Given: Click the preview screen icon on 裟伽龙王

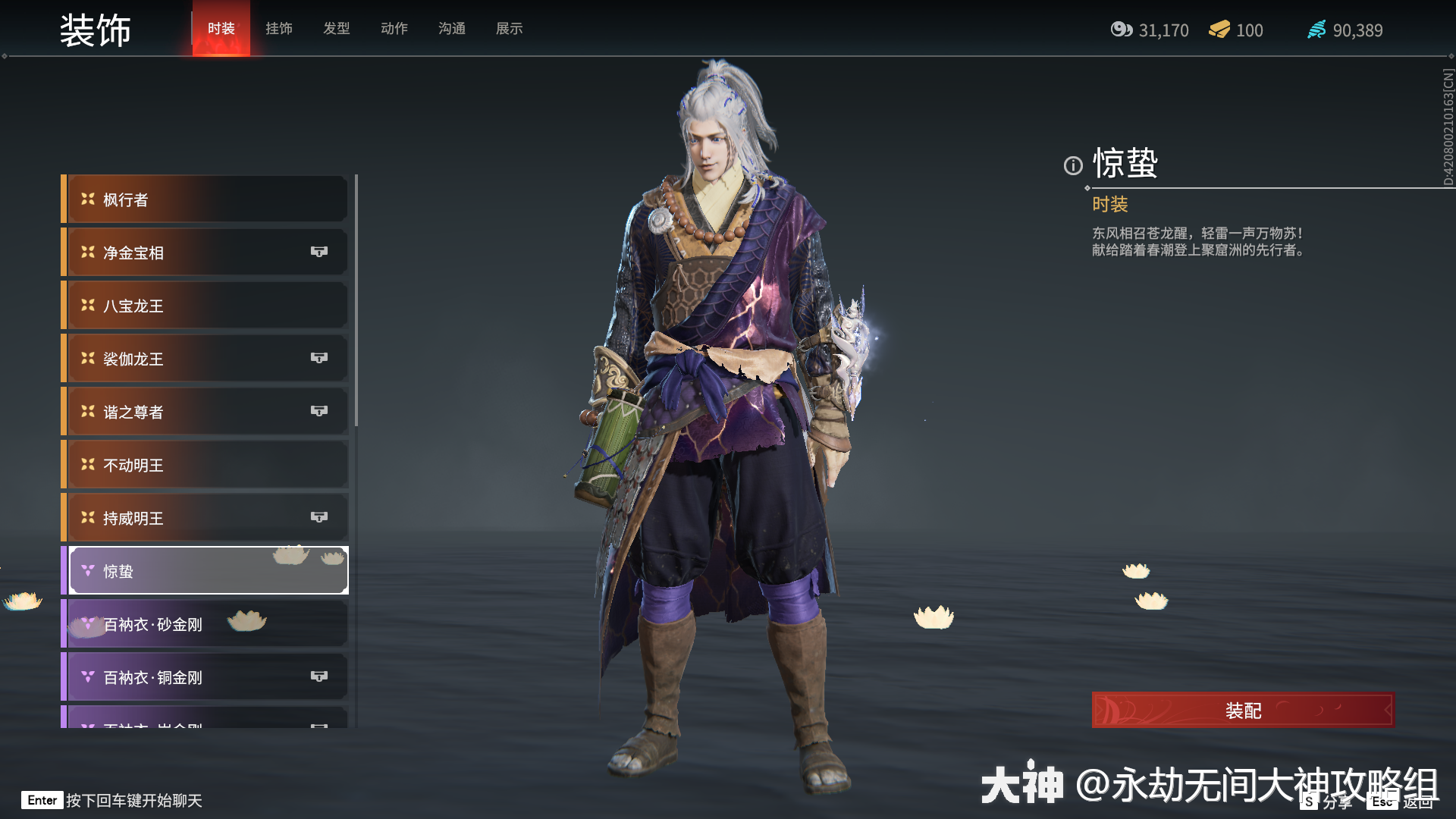Looking at the screenshot, I should [319, 358].
